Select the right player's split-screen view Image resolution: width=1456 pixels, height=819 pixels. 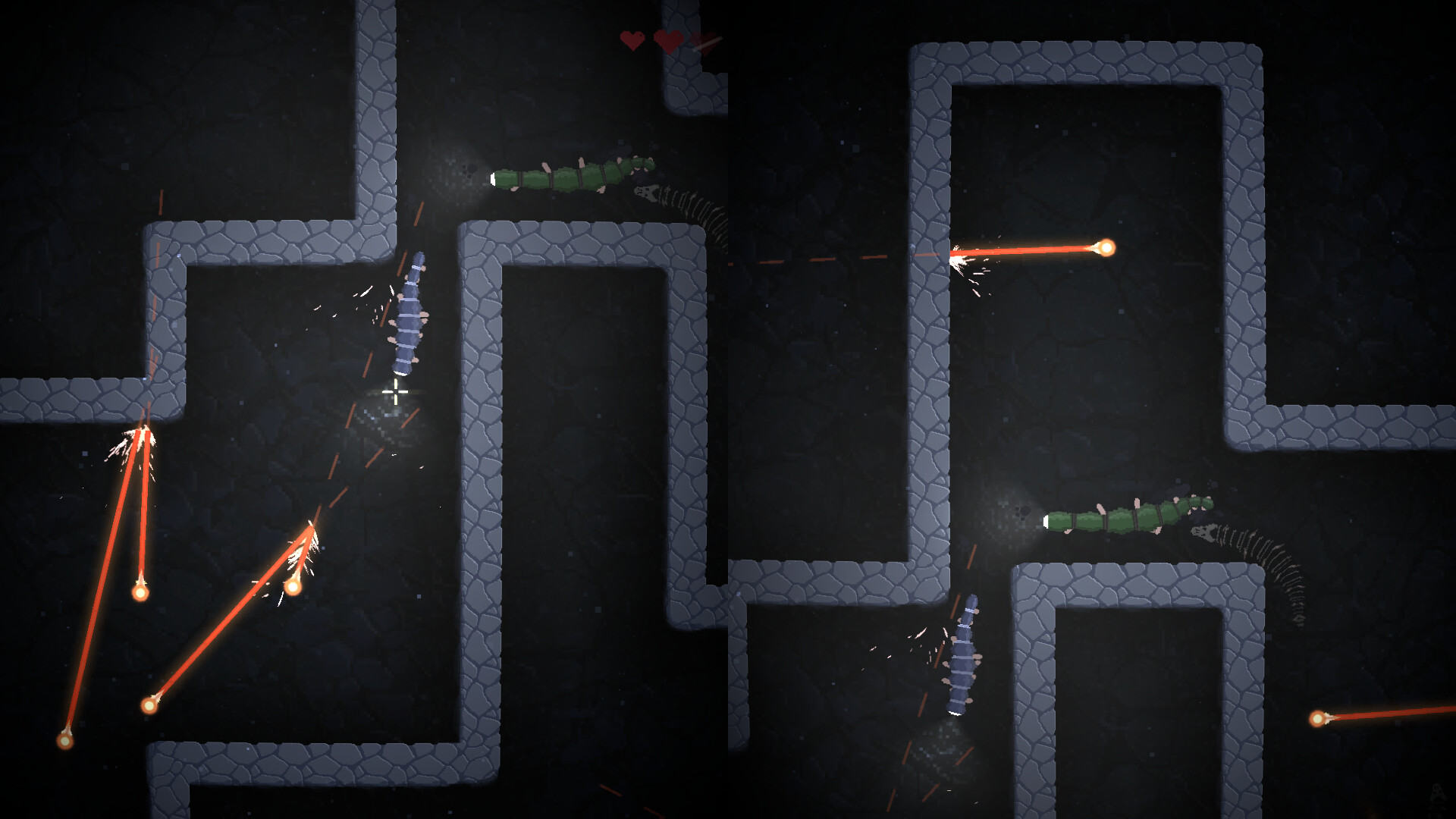[1092, 409]
